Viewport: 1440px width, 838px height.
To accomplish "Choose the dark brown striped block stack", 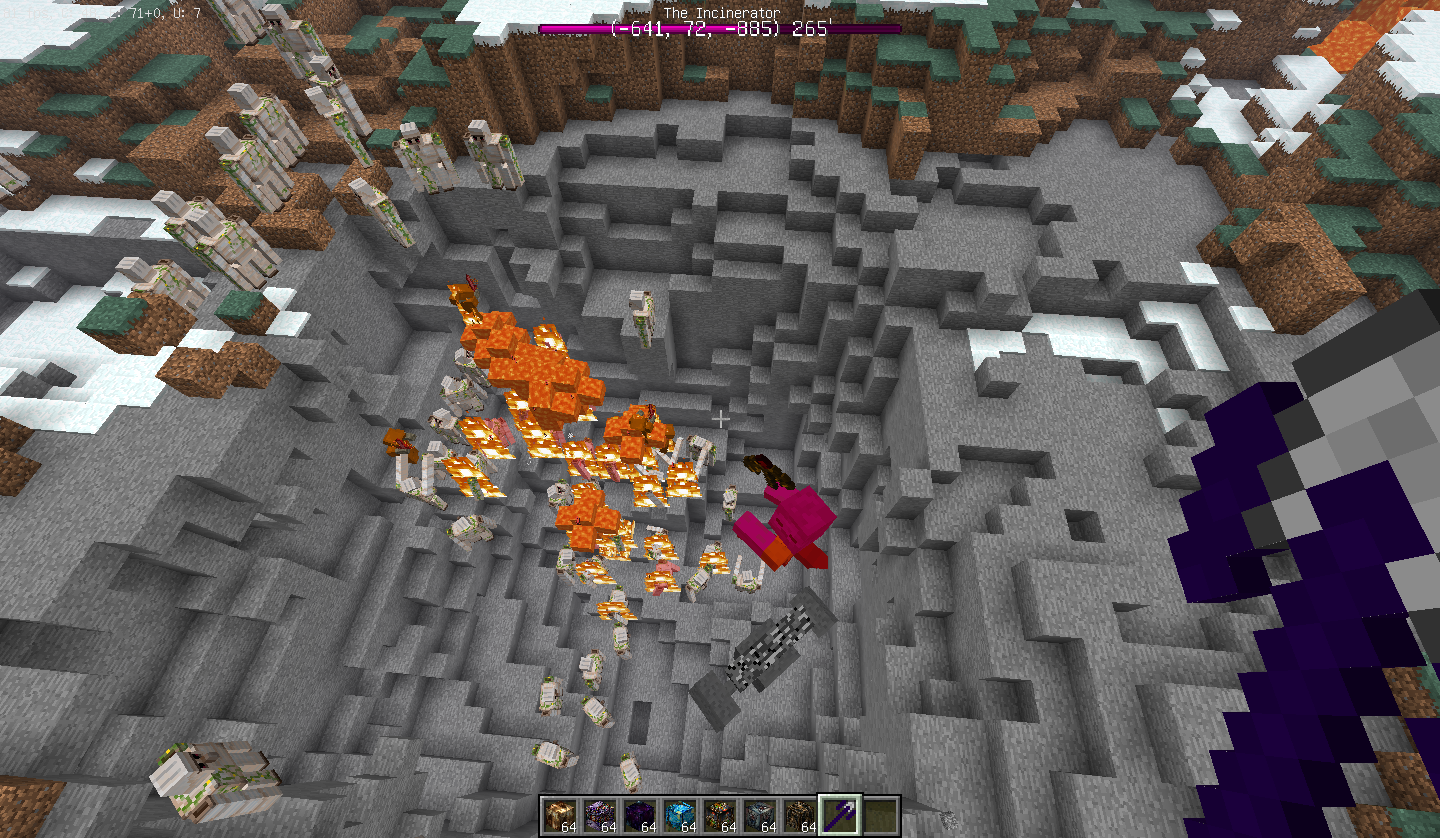I will click(x=800, y=815).
